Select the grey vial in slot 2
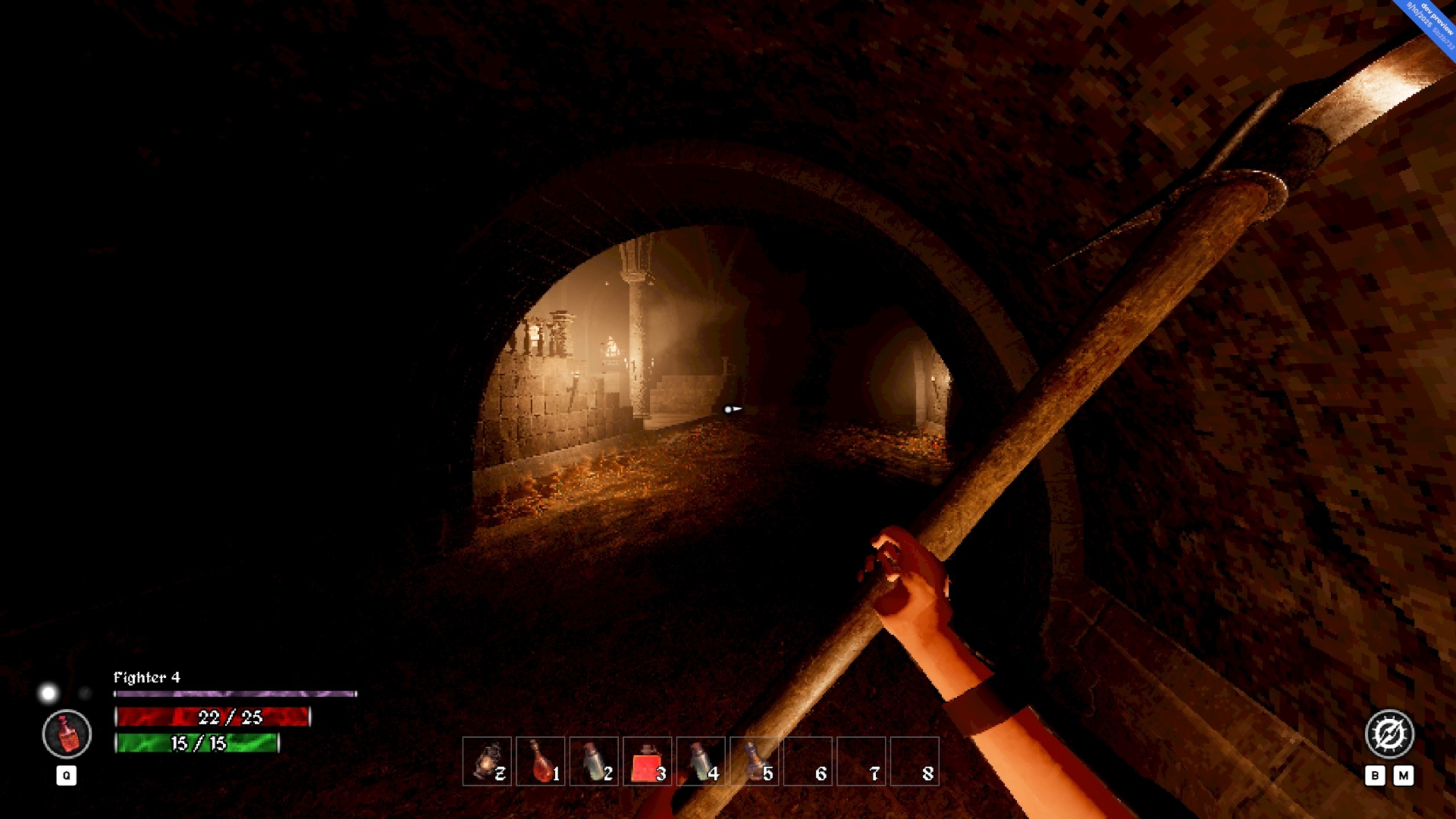This screenshot has height=819, width=1456. coord(594,761)
